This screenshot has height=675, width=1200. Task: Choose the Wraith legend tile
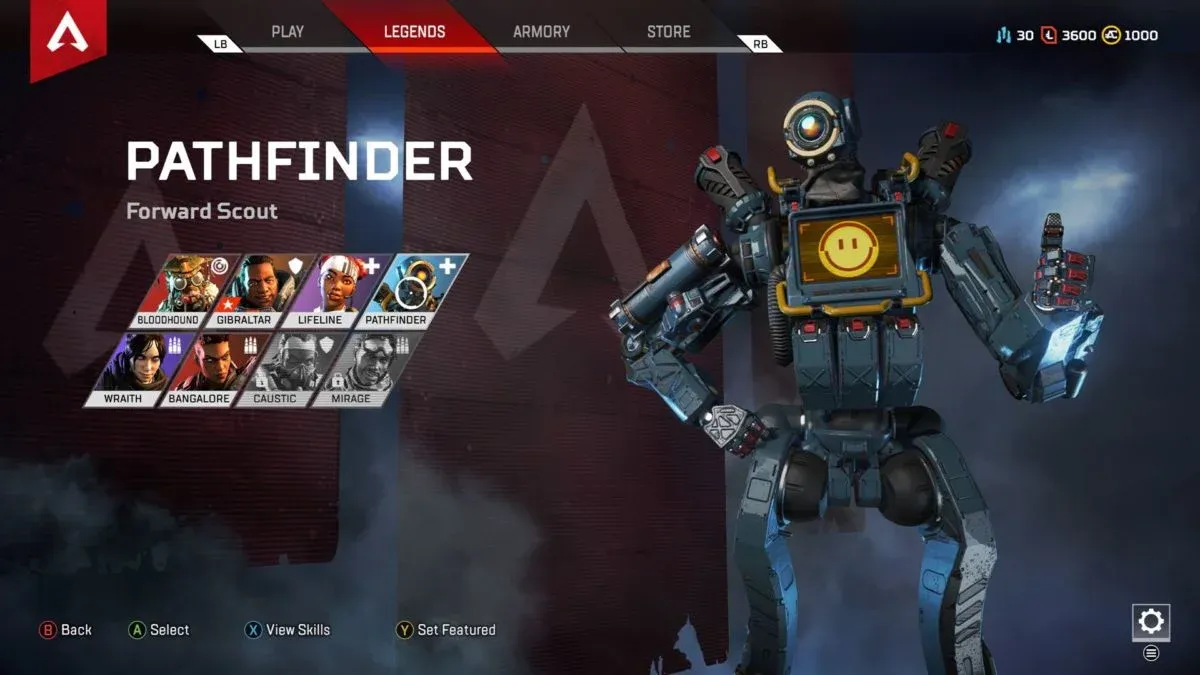click(x=136, y=370)
